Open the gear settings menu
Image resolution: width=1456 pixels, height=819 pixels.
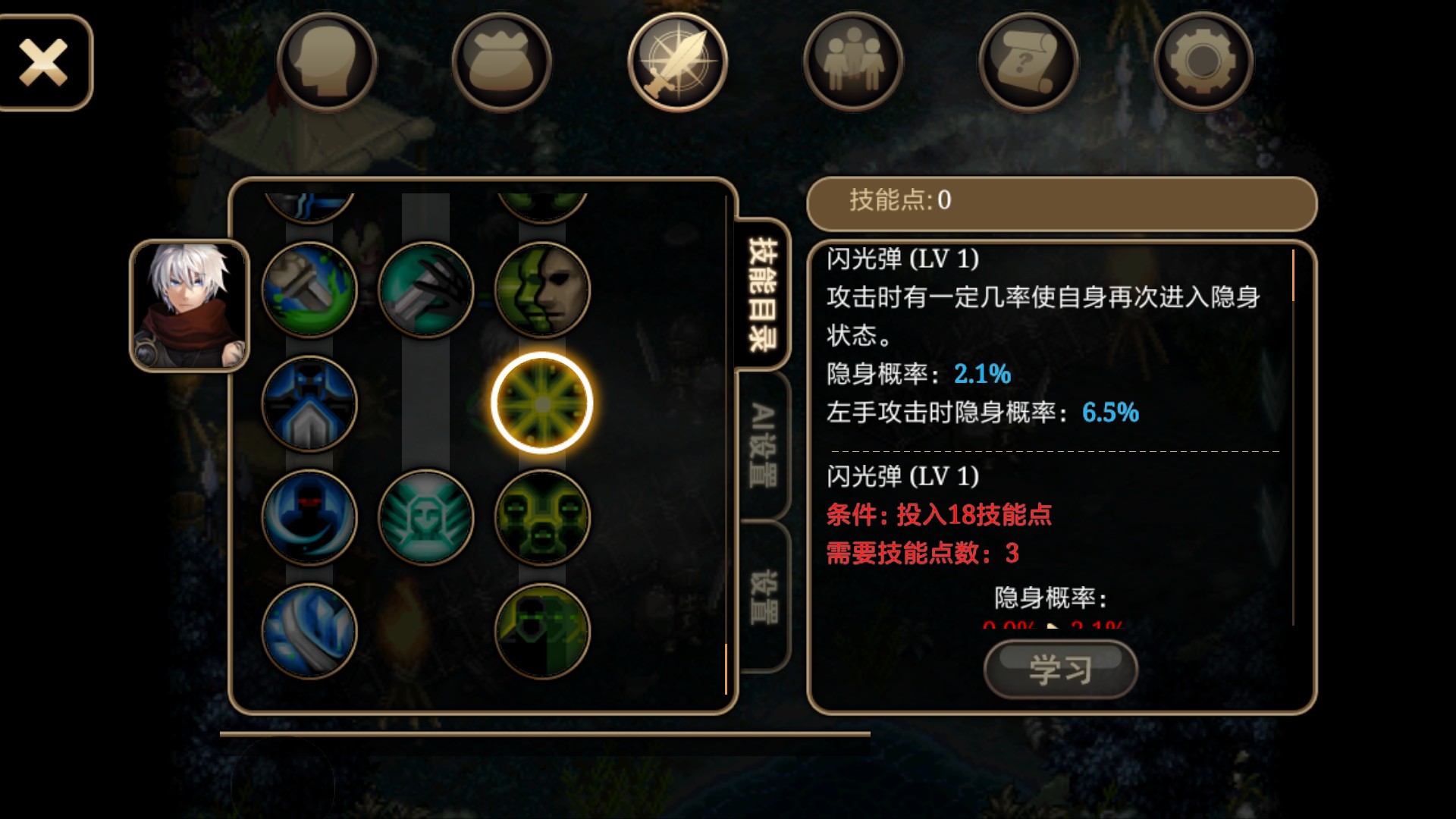[1203, 62]
